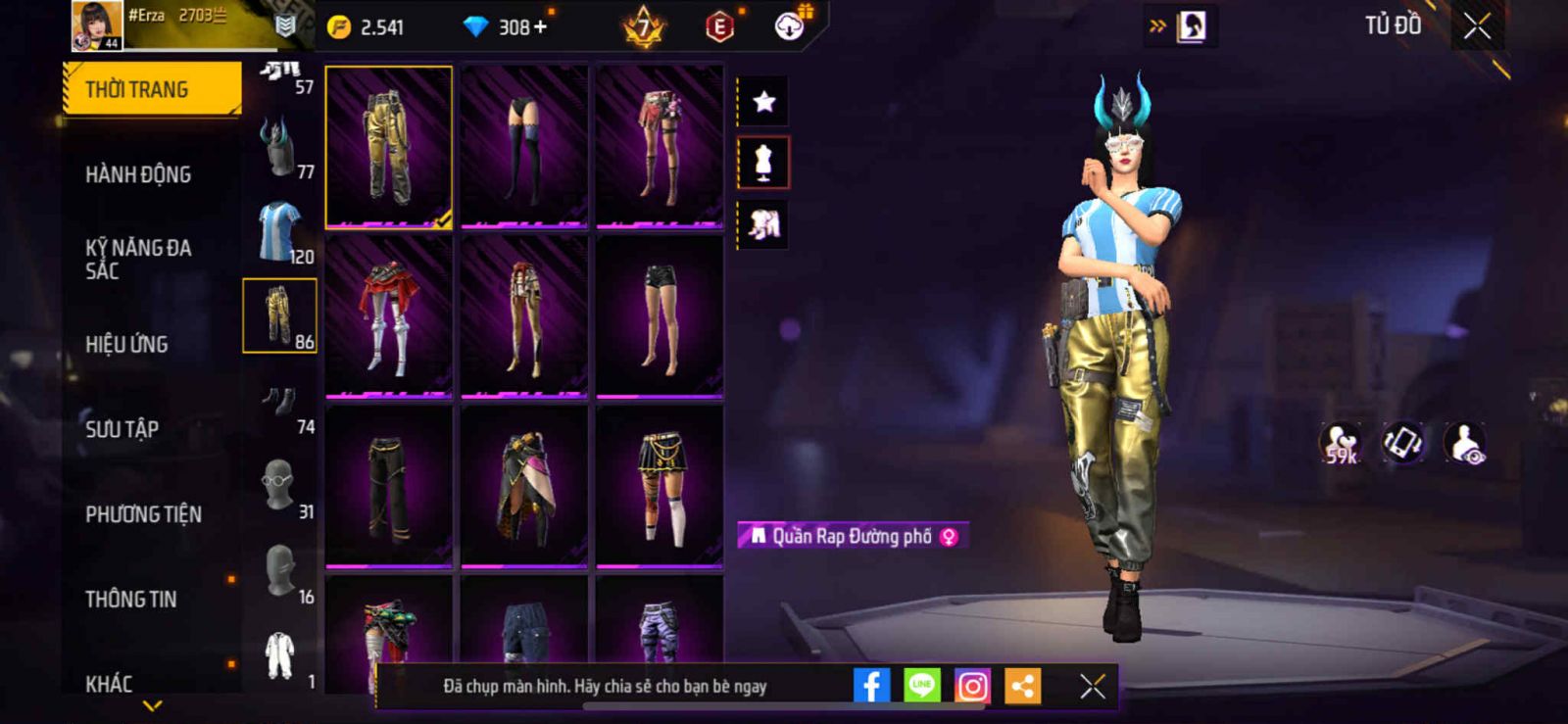This screenshot has width=1568, height=724.
Task: Dismiss the screenshot share bar
Action: click(1092, 686)
